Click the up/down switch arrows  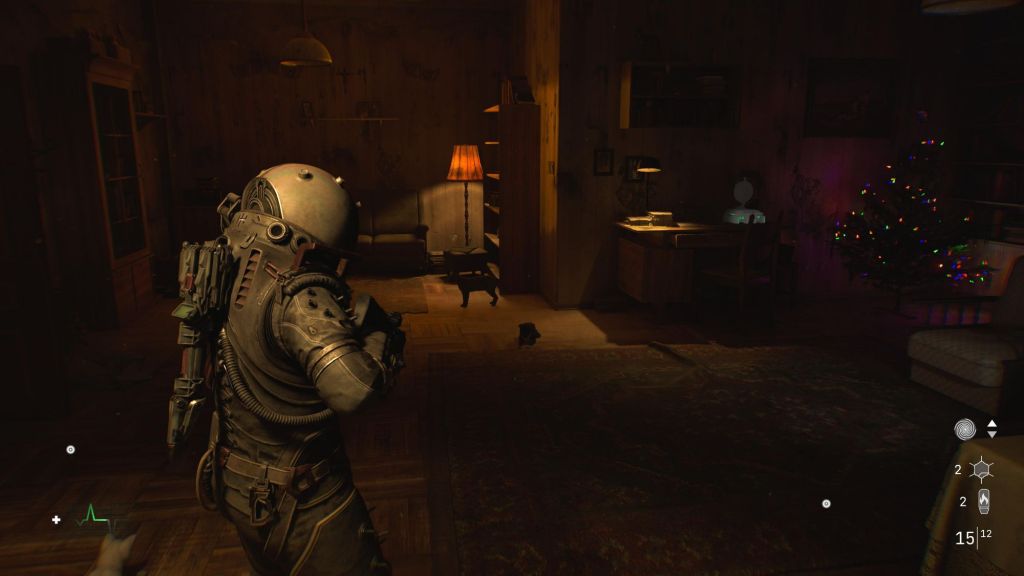(992, 429)
